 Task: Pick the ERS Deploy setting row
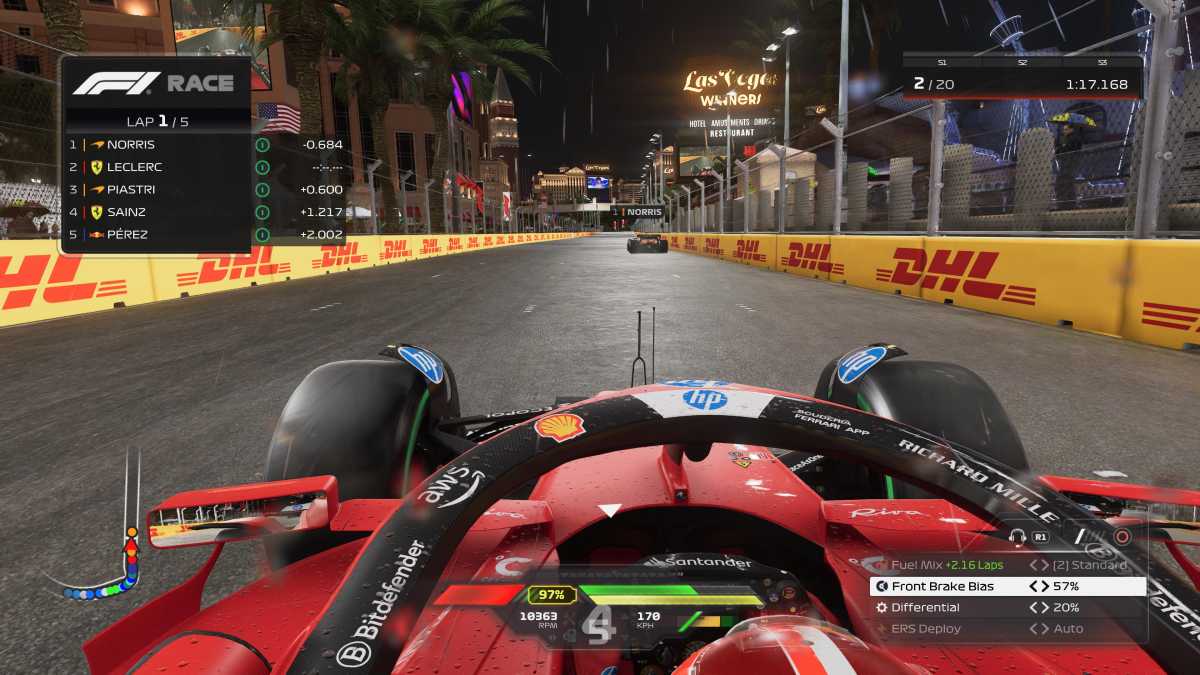(x=1007, y=629)
